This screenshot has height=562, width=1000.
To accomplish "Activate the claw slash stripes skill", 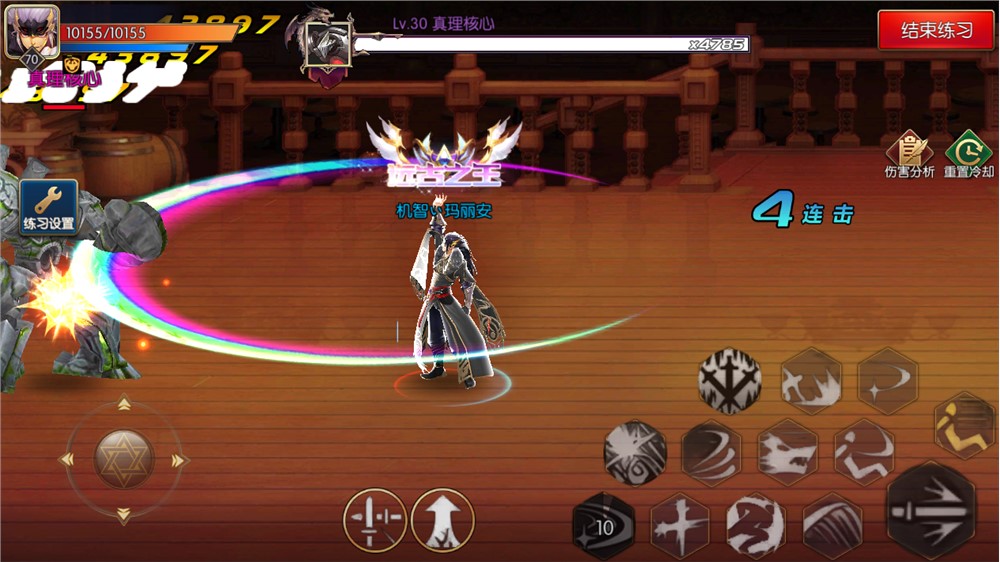I will pos(832,525).
